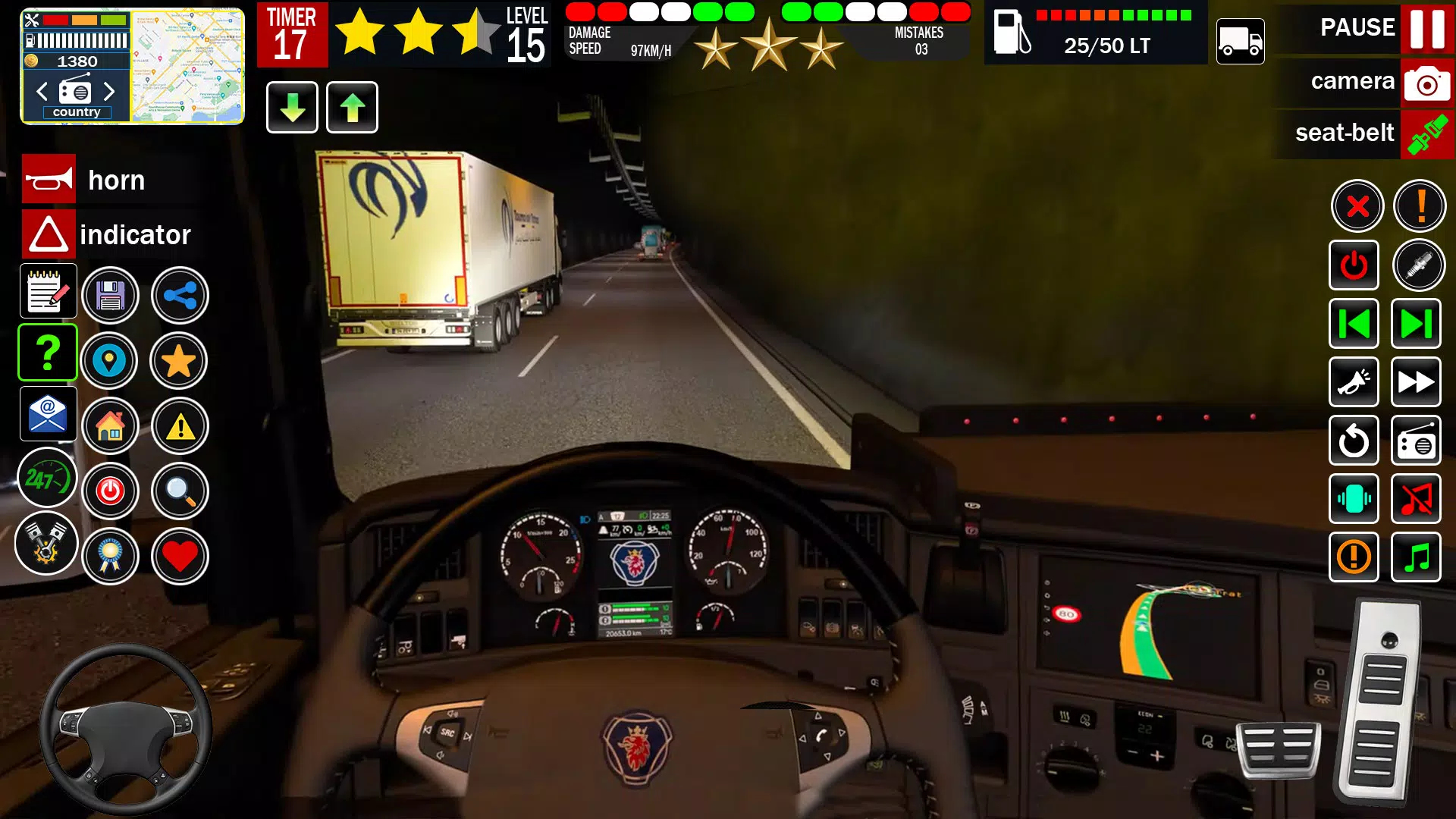
Task: Switch the camera view
Action: pyautogui.click(x=1426, y=82)
